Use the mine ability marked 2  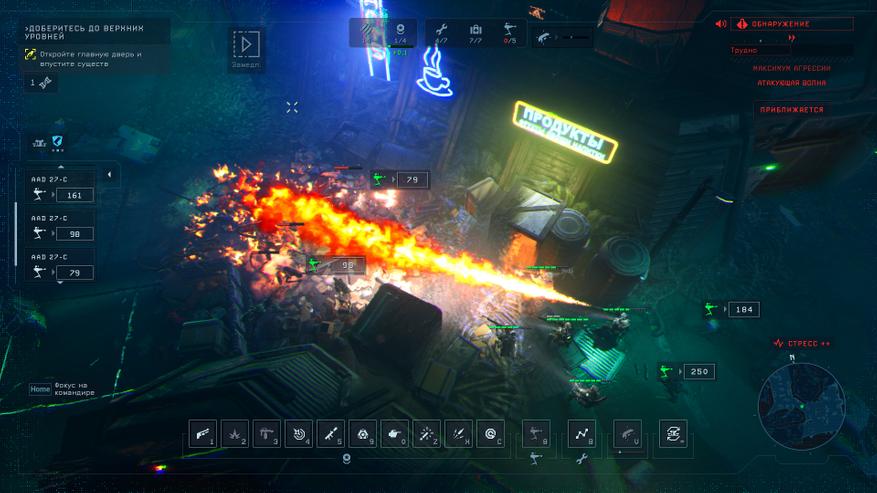click(x=235, y=433)
